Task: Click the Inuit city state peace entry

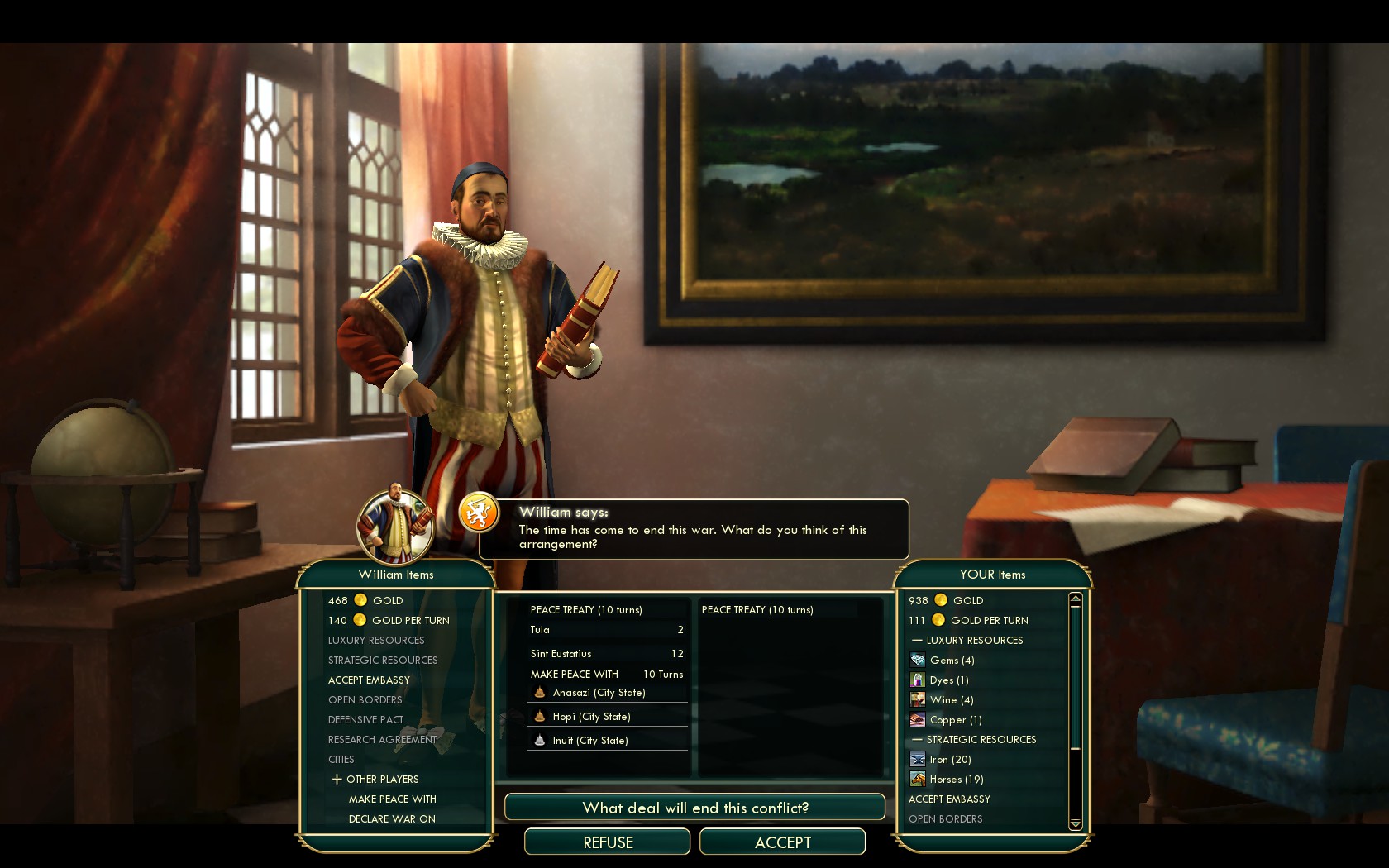Action: coord(589,741)
